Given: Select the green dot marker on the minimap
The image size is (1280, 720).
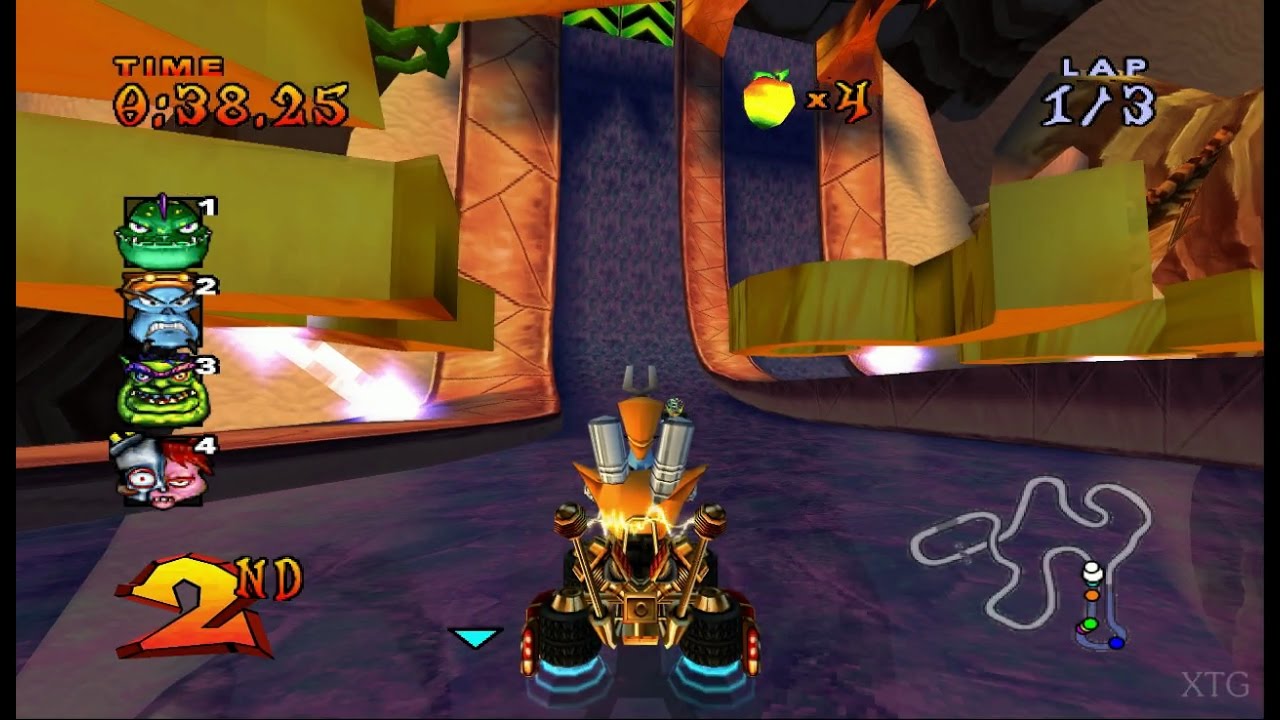Looking at the screenshot, I should 1090,623.
